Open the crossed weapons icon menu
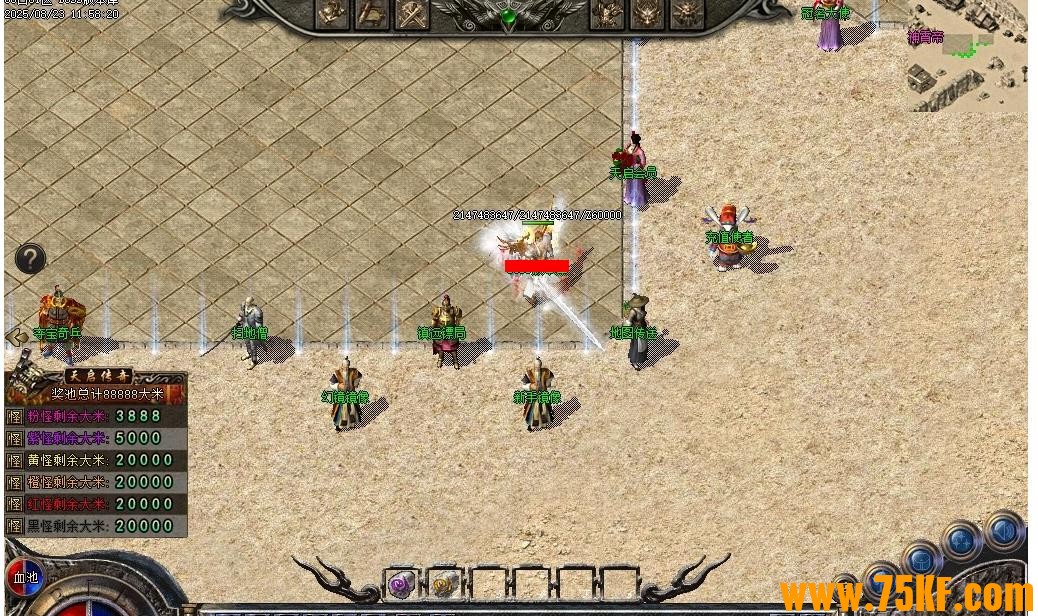Screen dimensions: 1038x616 click(x=411, y=14)
